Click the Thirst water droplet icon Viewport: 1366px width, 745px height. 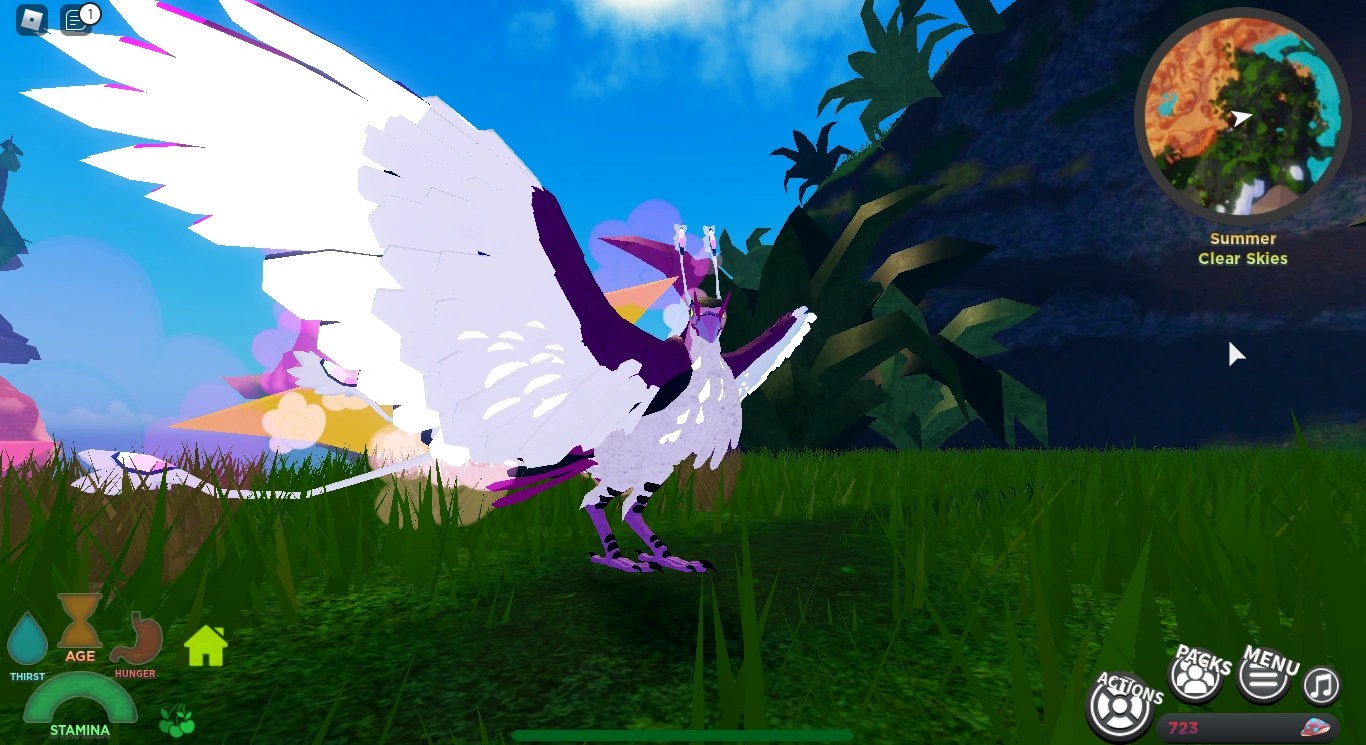click(x=27, y=640)
